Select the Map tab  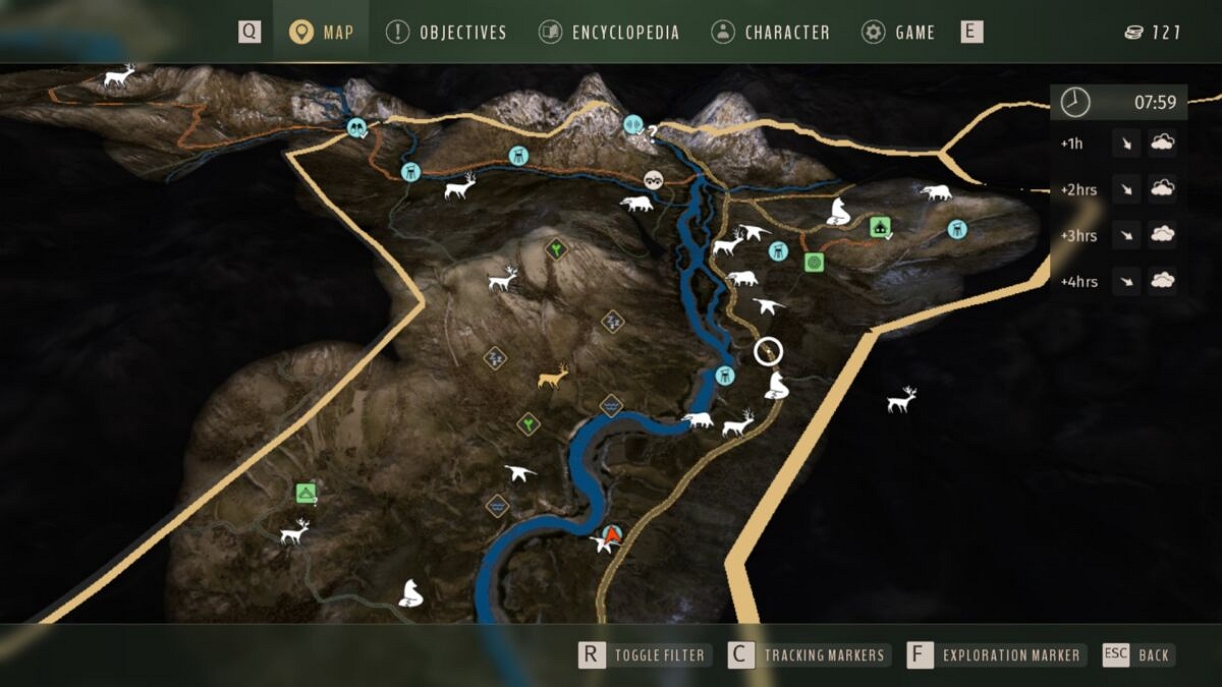321,32
